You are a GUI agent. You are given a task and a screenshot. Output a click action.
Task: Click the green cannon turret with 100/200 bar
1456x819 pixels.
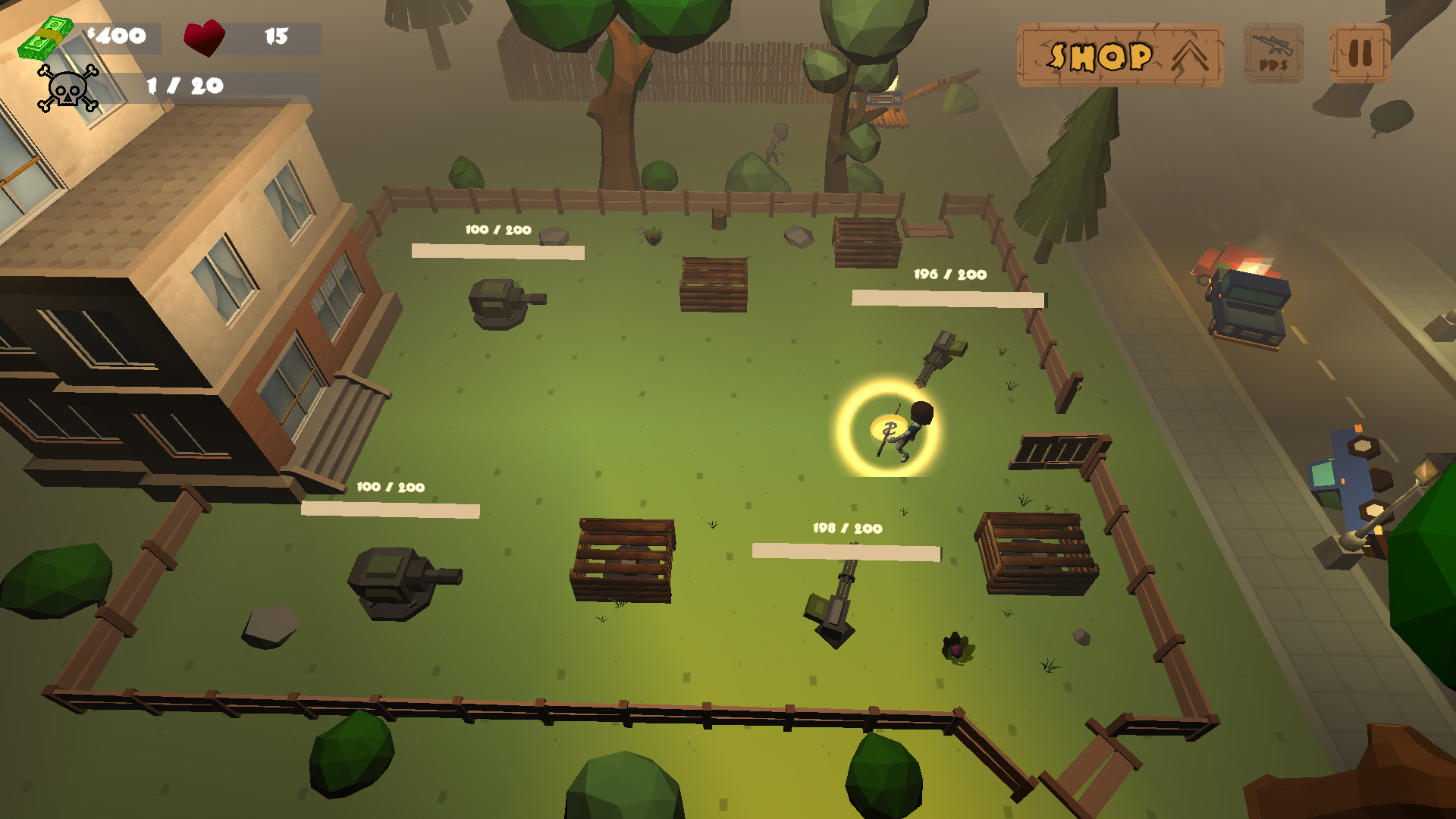(504, 303)
